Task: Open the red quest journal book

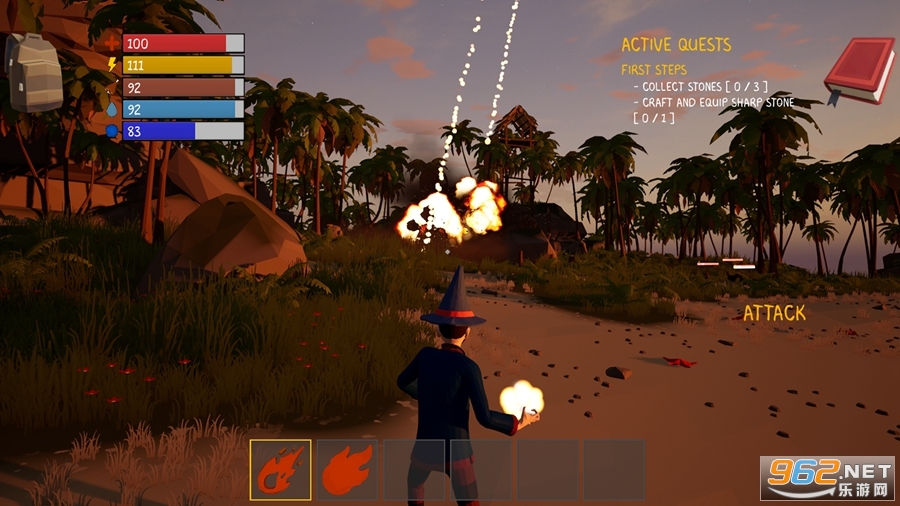Action: pos(858,70)
